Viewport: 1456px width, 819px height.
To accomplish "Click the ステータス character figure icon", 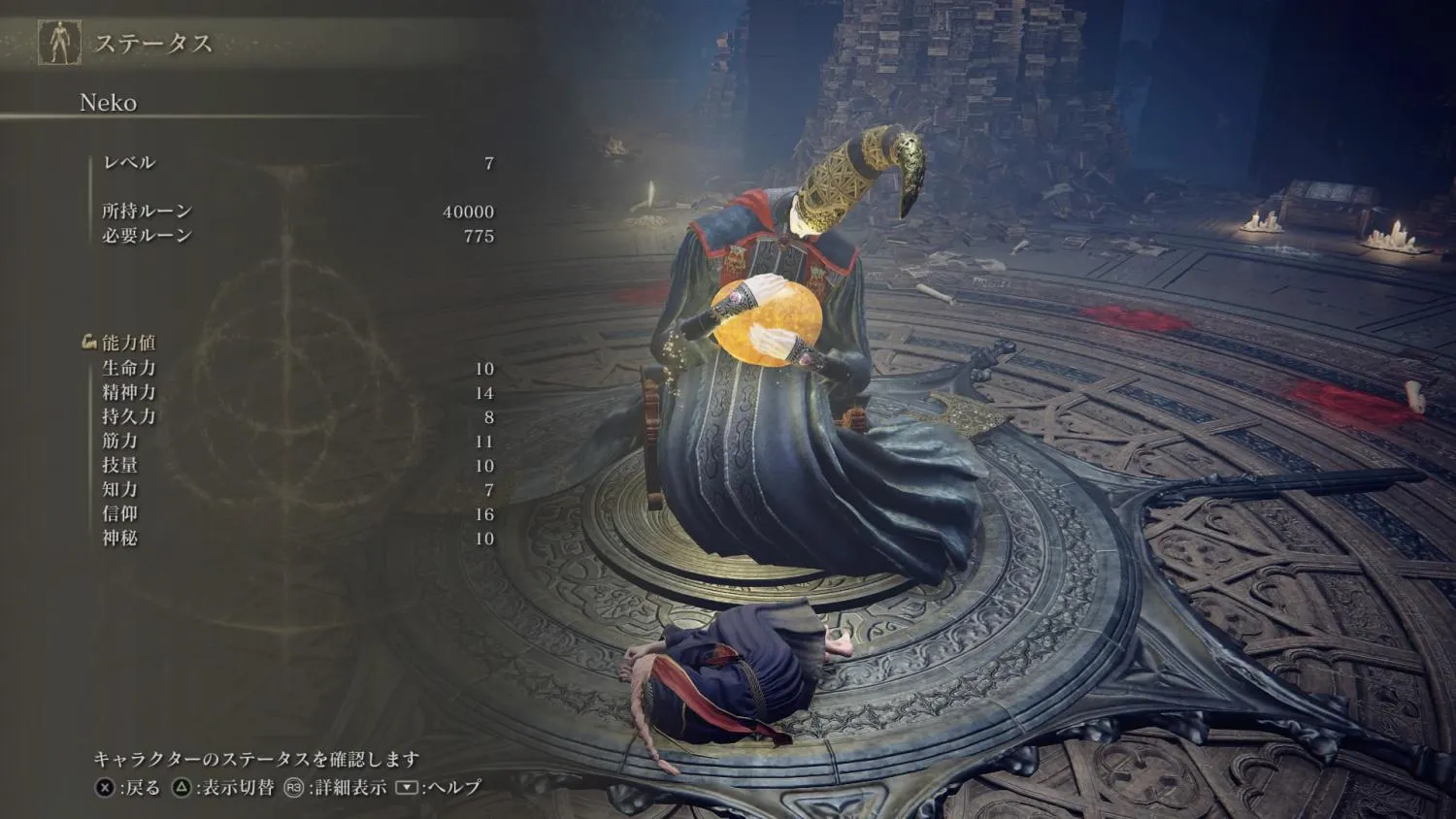I will click(x=59, y=43).
